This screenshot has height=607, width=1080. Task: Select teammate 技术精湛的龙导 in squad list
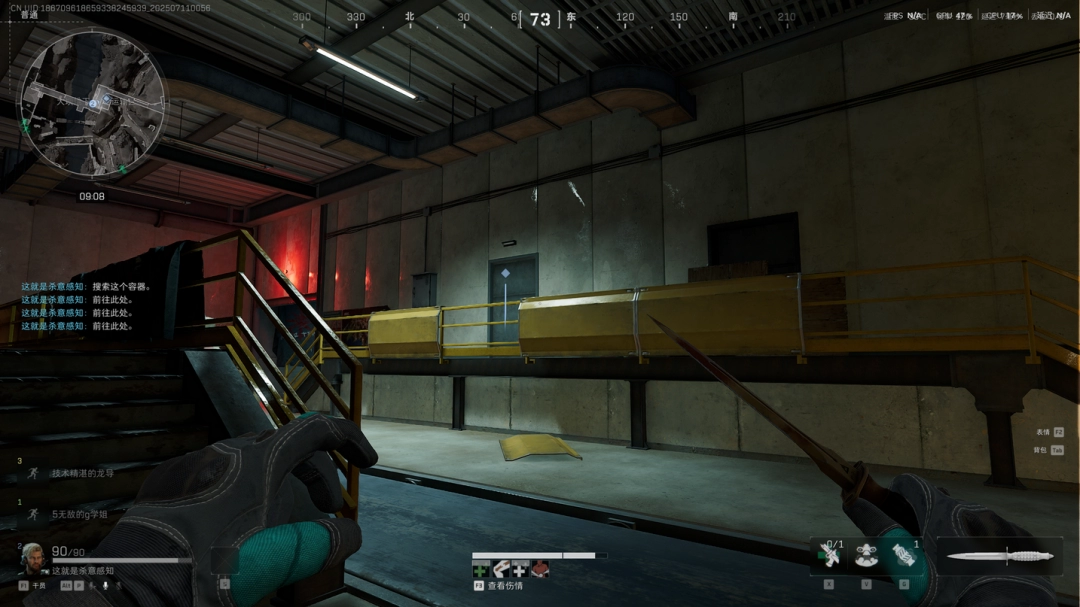click(x=82, y=473)
